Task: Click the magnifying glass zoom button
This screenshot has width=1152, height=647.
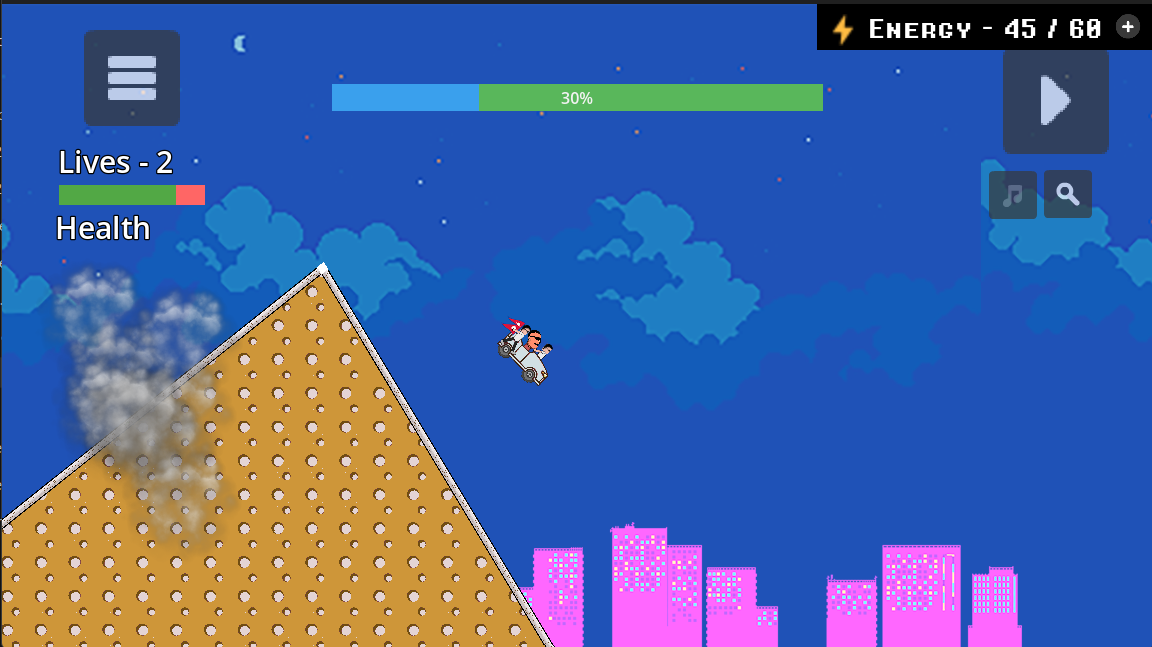Action: click(1068, 194)
